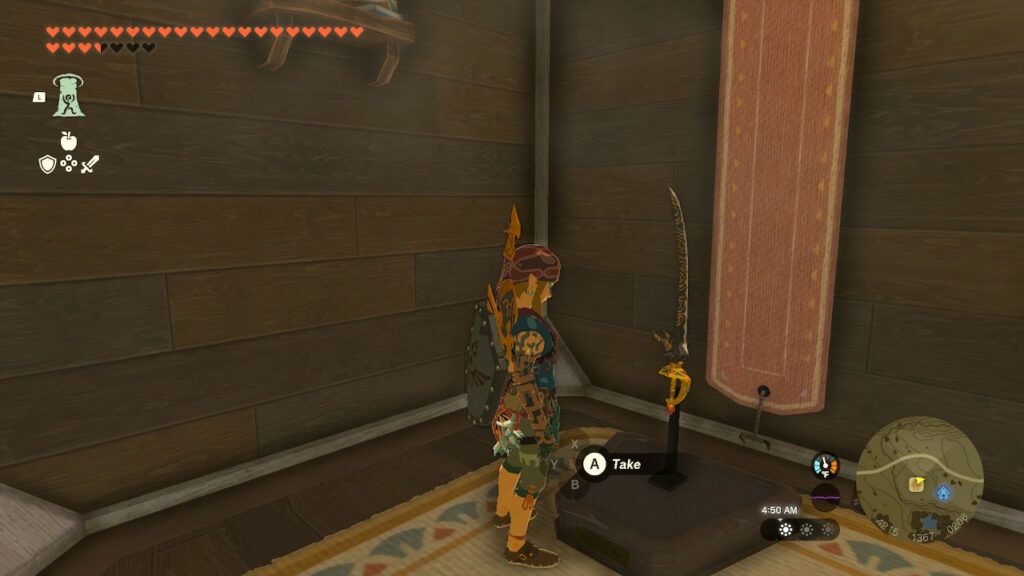Click the blue shrine marker on minimap
1024x576 pixels.
[x=943, y=493]
